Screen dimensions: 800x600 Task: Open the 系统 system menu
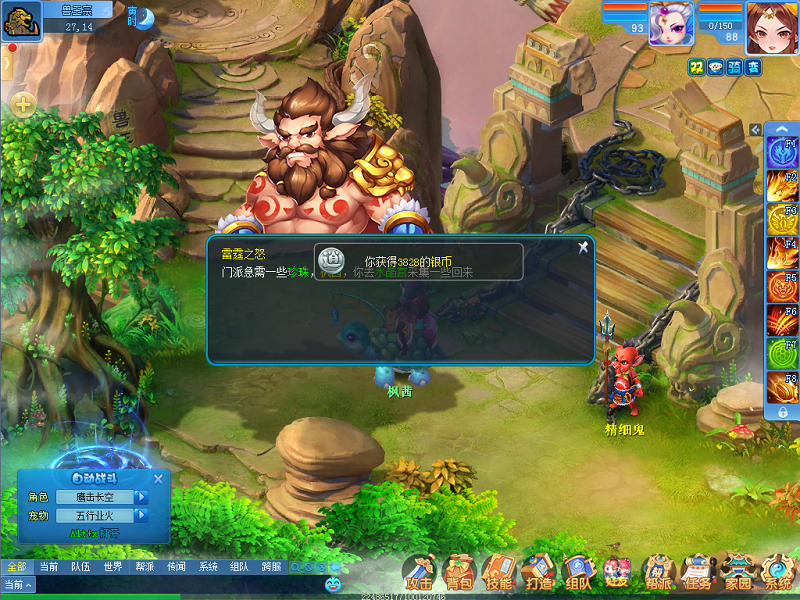click(x=777, y=572)
